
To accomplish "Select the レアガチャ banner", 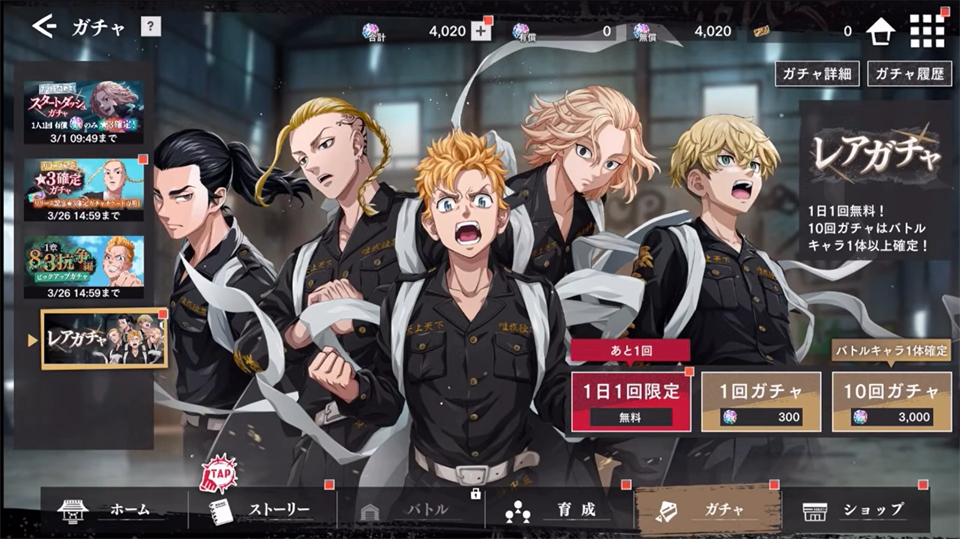I will [104, 338].
